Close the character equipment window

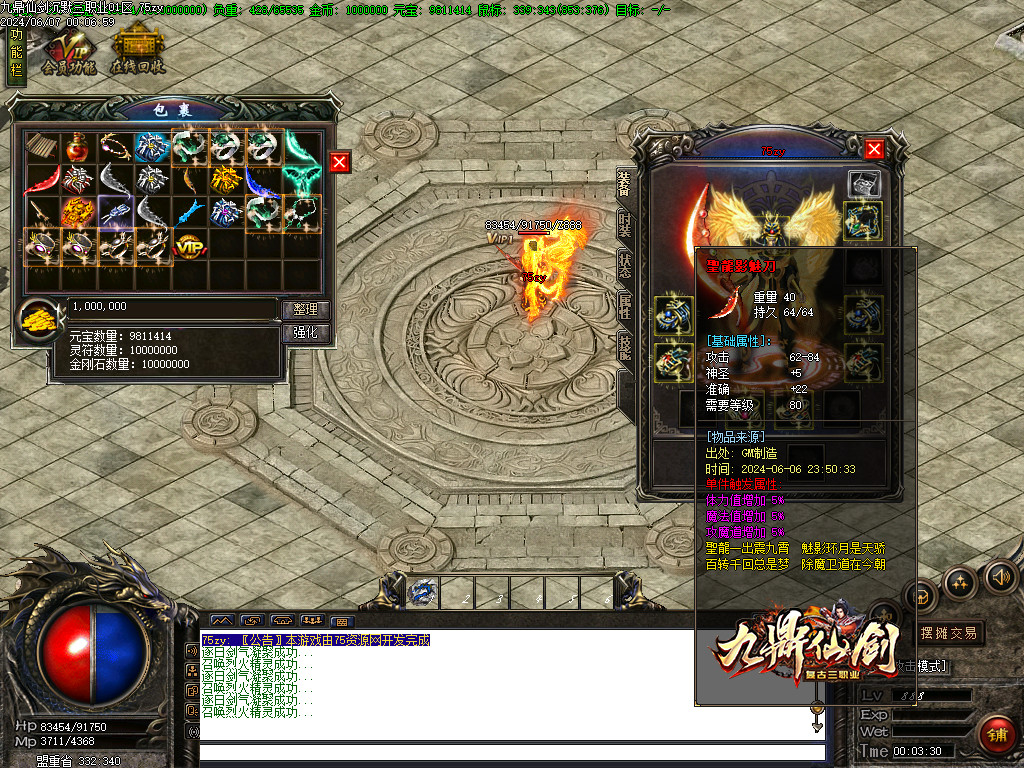point(874,149)
